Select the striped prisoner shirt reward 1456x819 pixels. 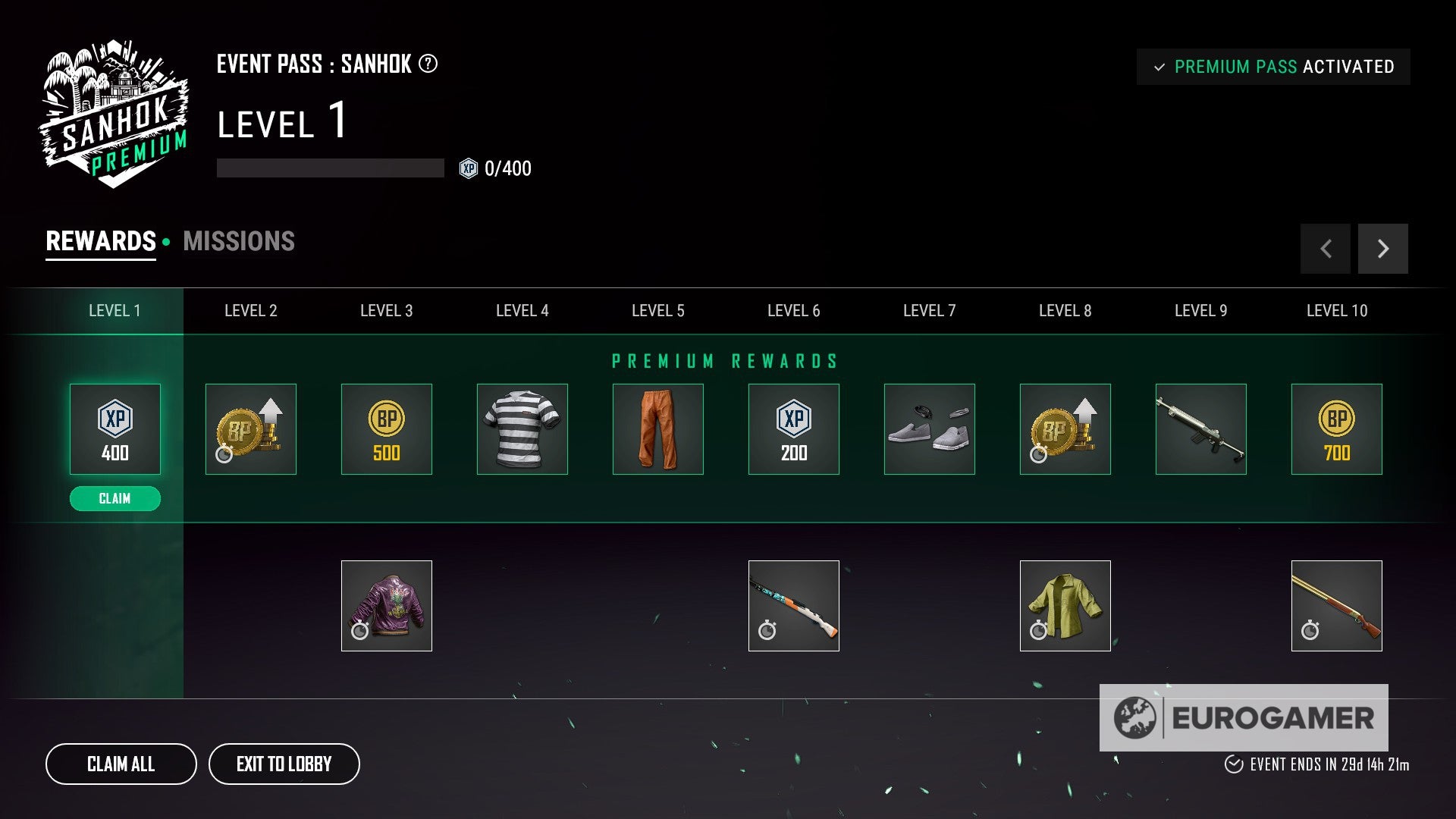[522, 428]
